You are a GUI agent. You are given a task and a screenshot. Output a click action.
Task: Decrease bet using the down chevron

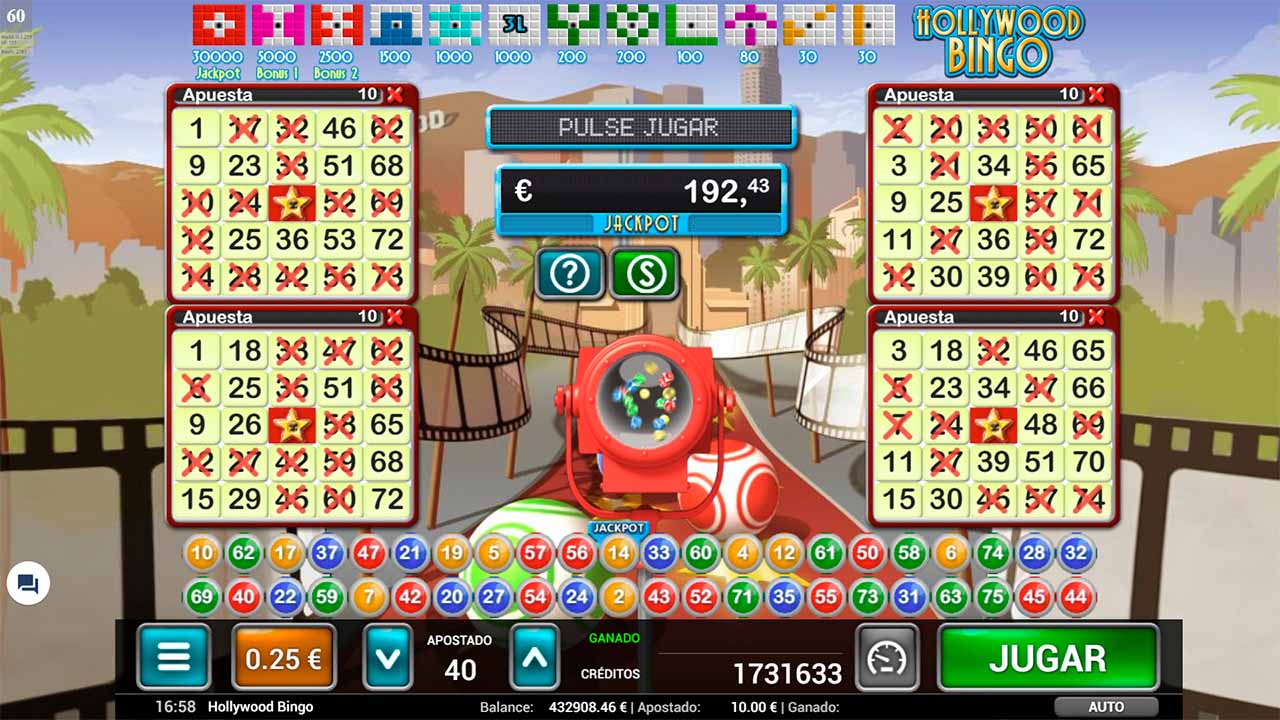[387, 660]
